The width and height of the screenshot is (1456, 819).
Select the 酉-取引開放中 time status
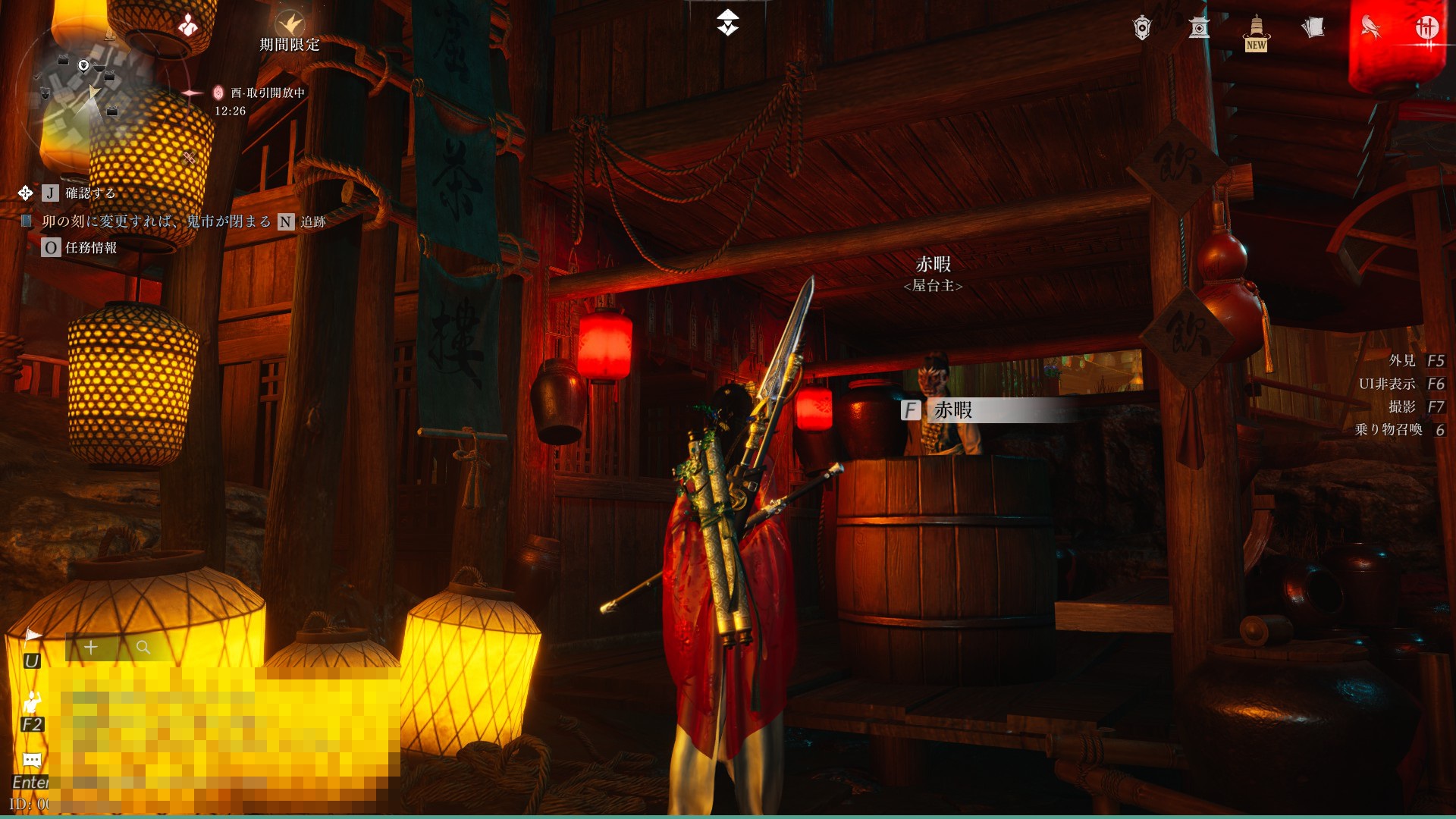point(267,93)
